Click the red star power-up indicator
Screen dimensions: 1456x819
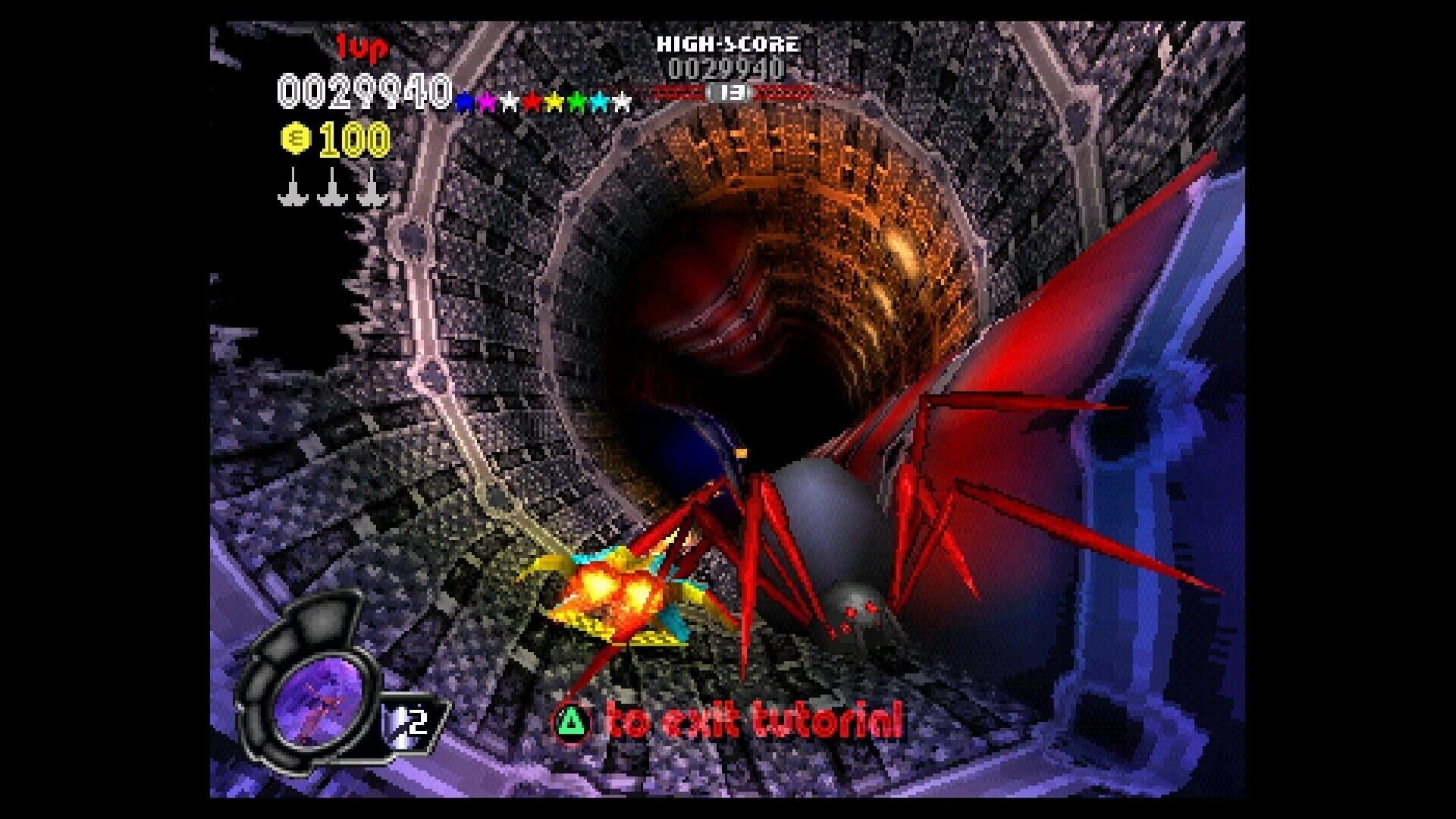pyautogui.click(x=531, y=100)
